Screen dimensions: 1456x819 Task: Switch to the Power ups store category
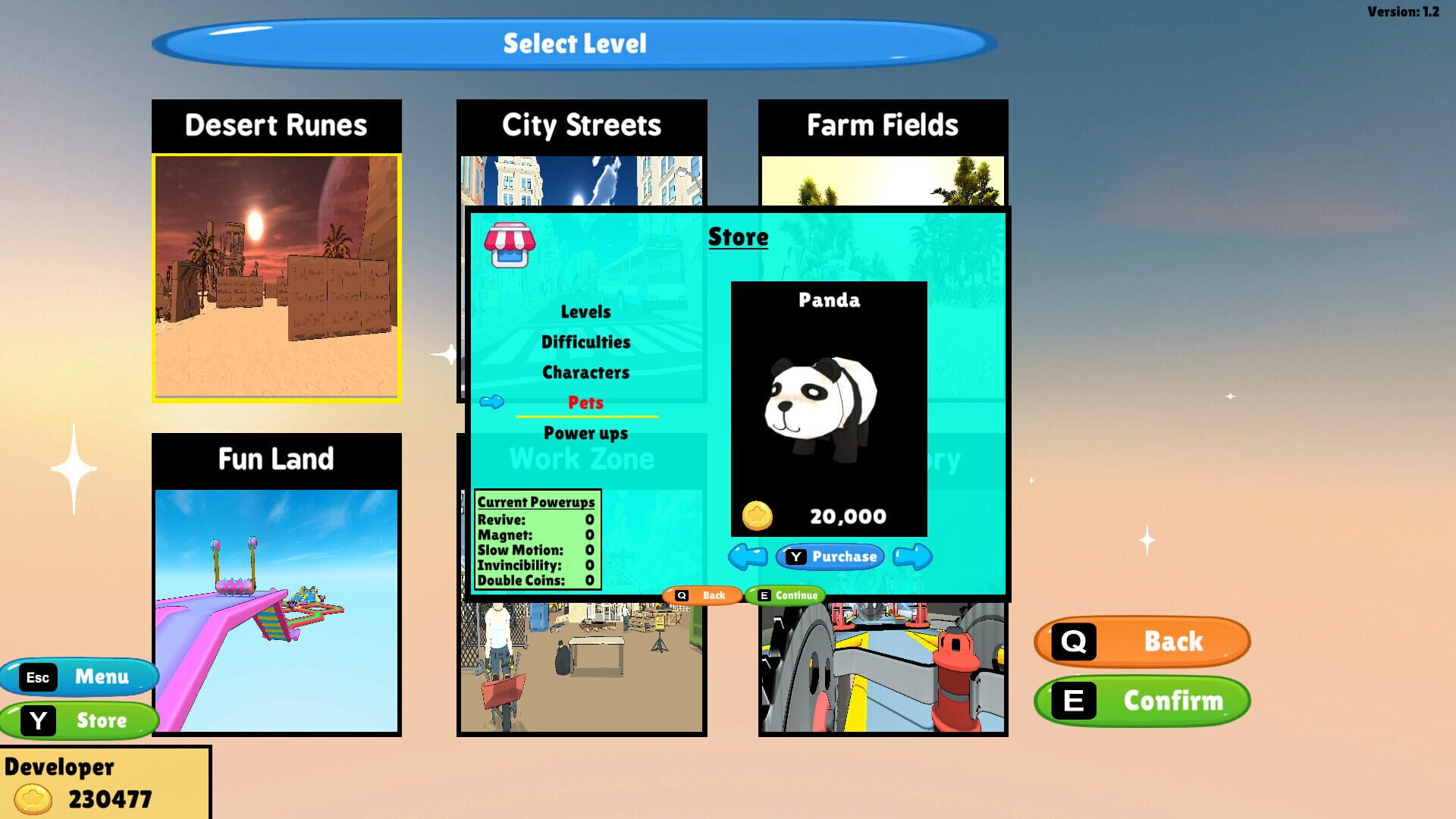coord(585,432)
